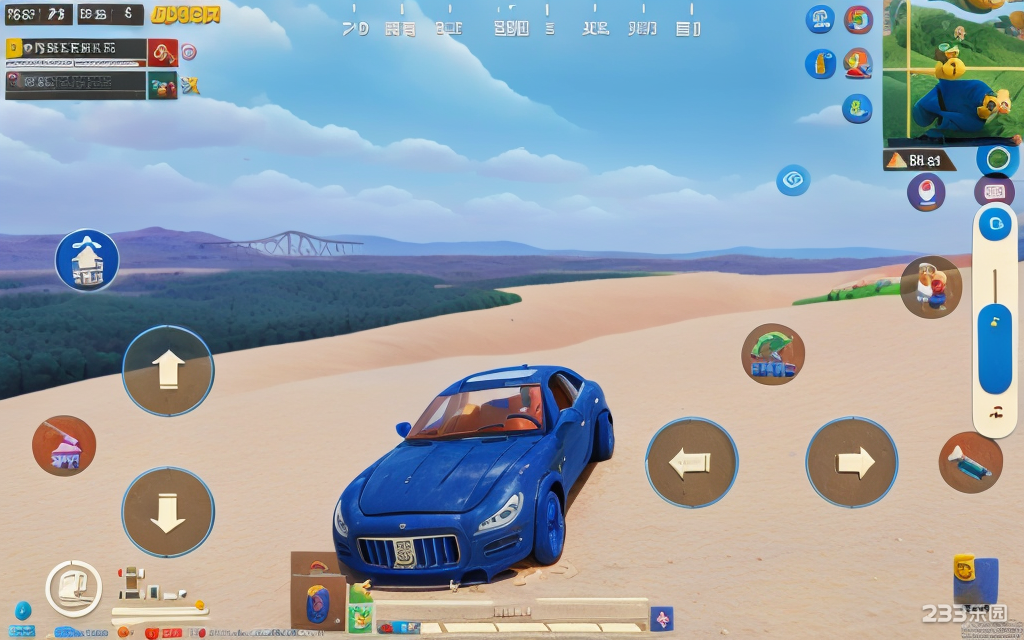The image size is (1024, 640).
Task: Tap the blue tool round button
Action: pos(970,462)
